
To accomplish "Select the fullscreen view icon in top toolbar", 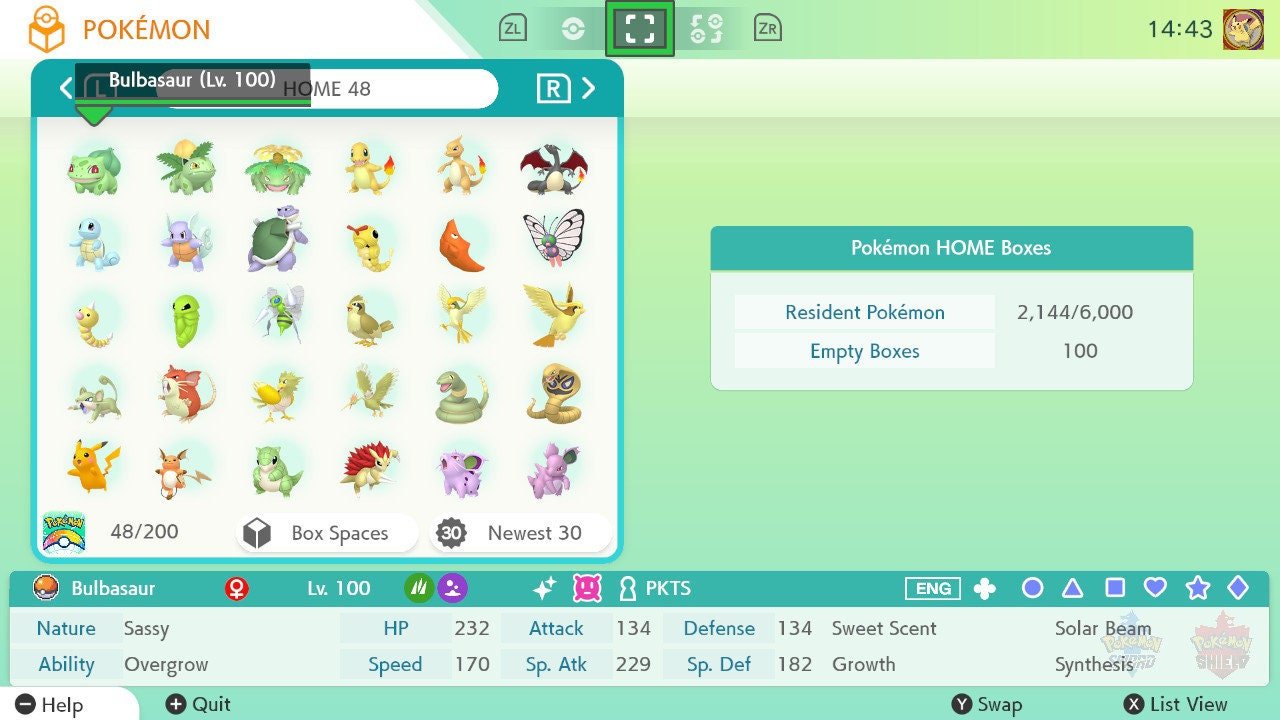I will [640, 27].
